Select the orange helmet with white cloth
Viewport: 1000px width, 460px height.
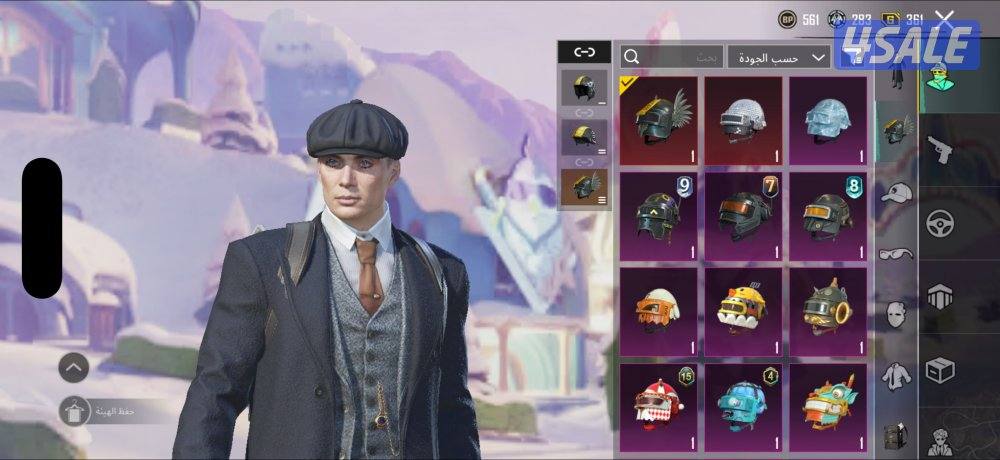[657, 308]
